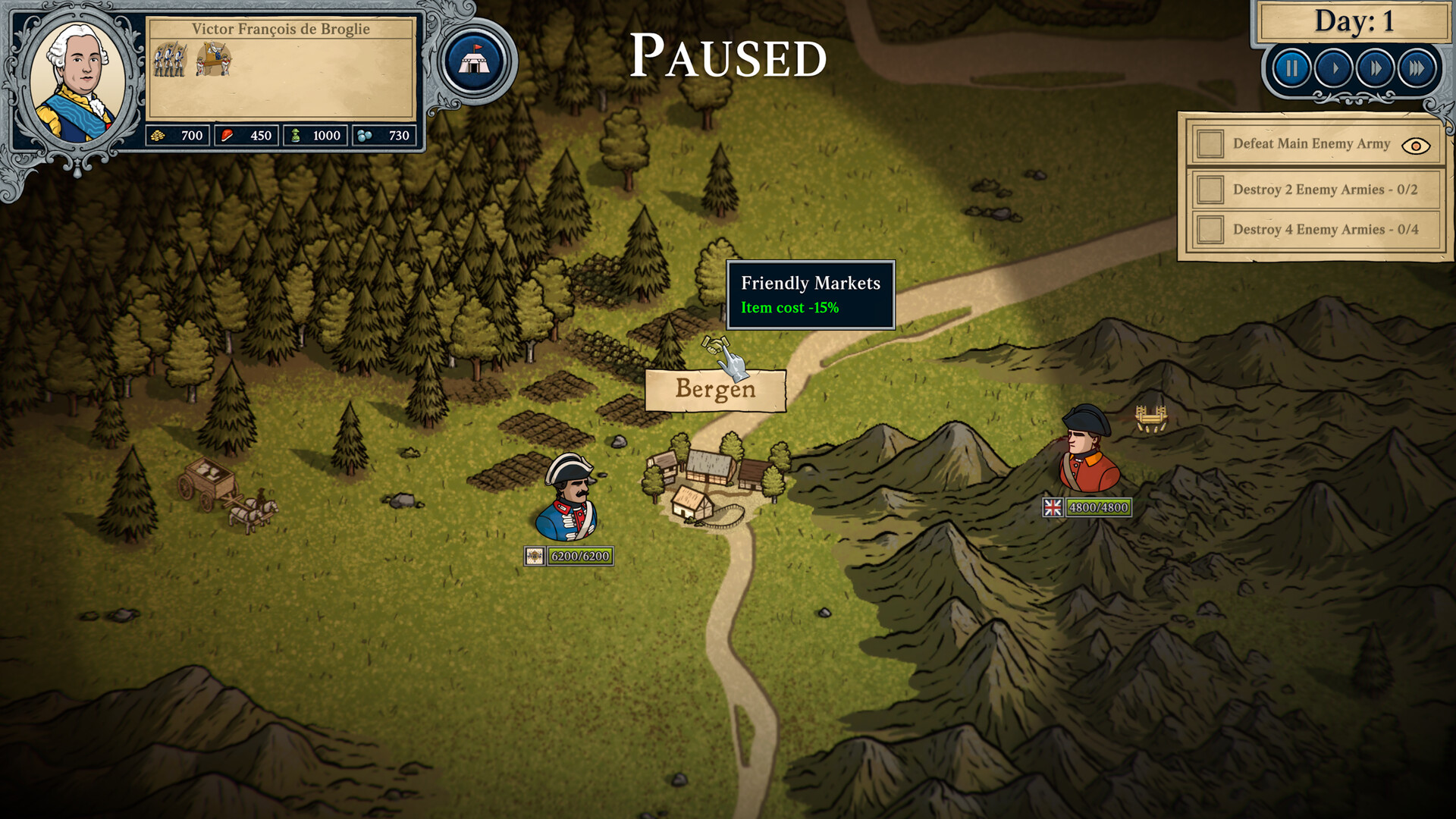Image resolution: width=1456 pixels, height=819 pixels.
Task: Open the army camp tent button
Action: point(475,60)
